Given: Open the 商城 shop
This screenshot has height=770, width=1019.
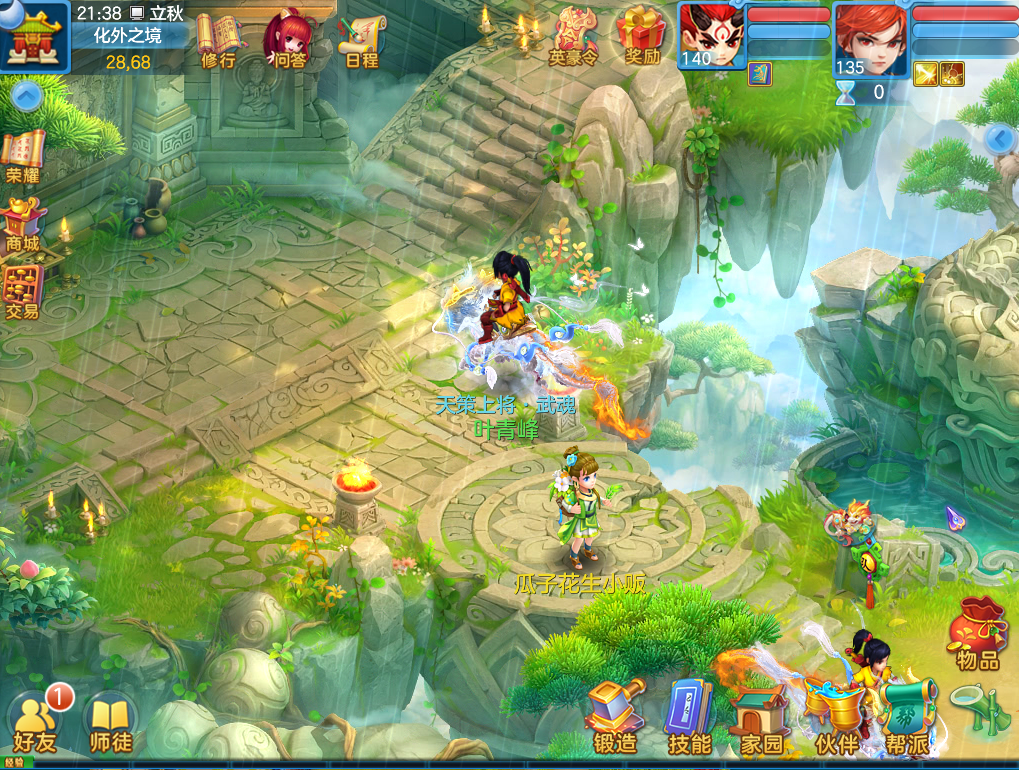Looking at the screenshot, I should click(x=22, y=223).
